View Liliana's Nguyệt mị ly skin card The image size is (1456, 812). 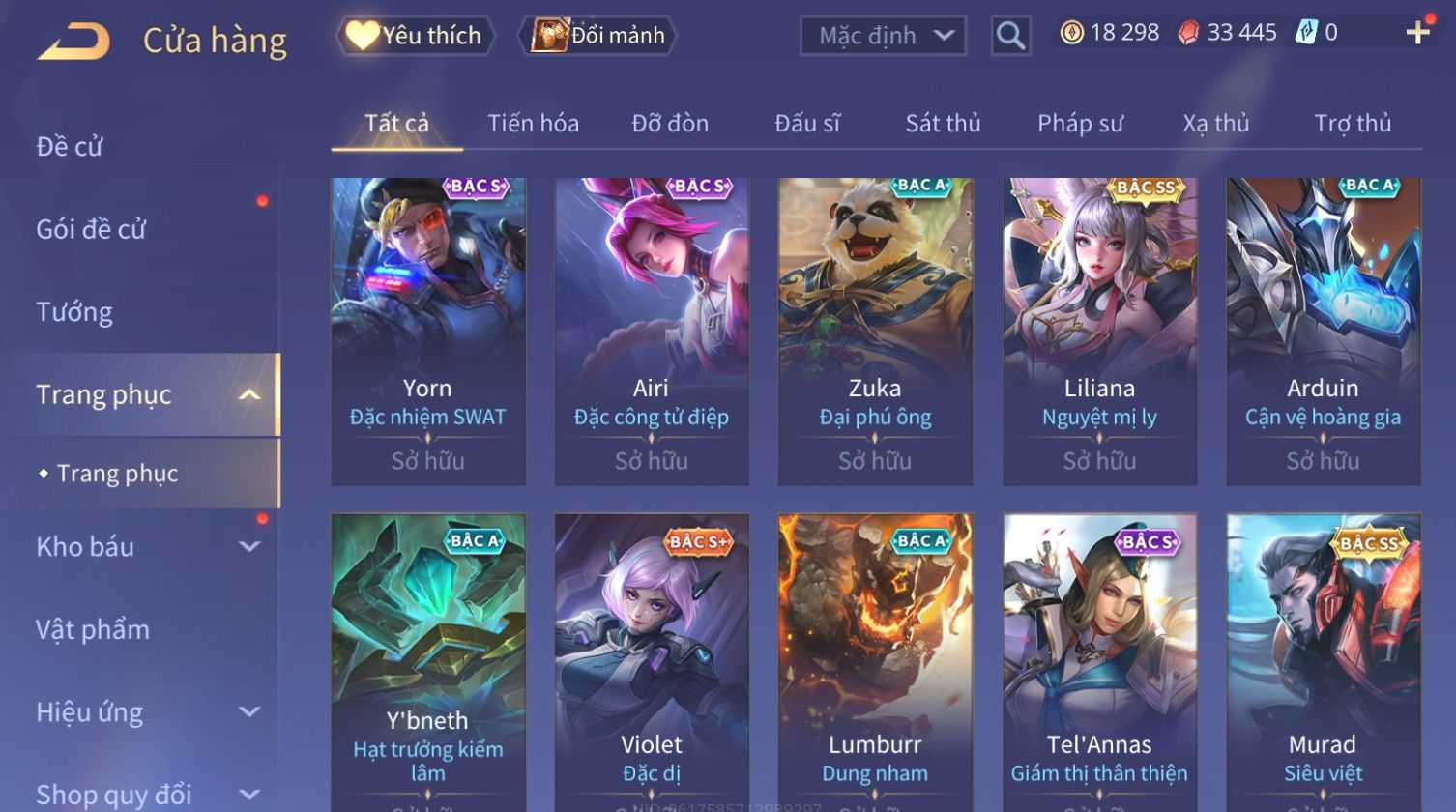1099,331
